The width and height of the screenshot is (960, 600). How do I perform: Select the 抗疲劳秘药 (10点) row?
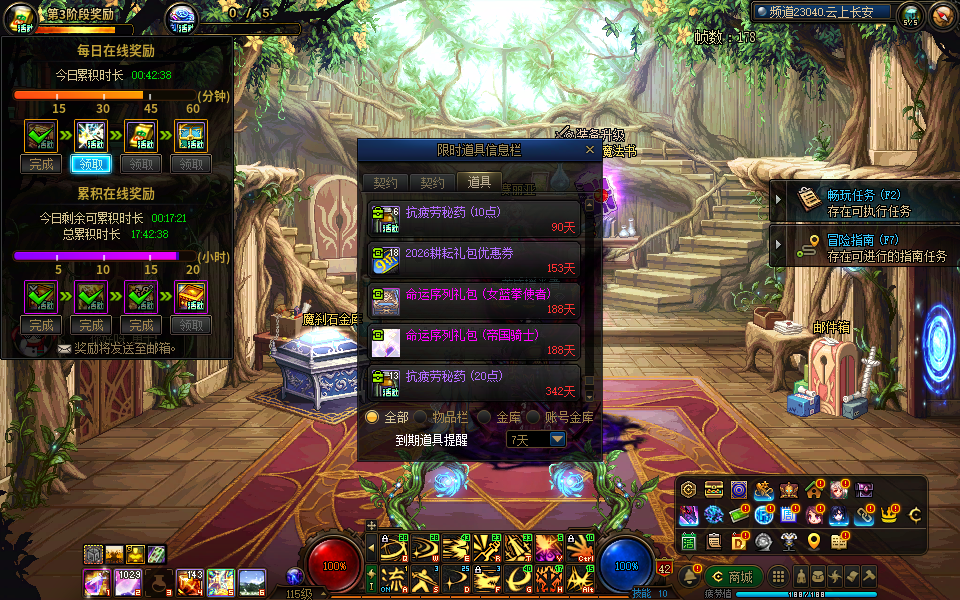(475, 219)
